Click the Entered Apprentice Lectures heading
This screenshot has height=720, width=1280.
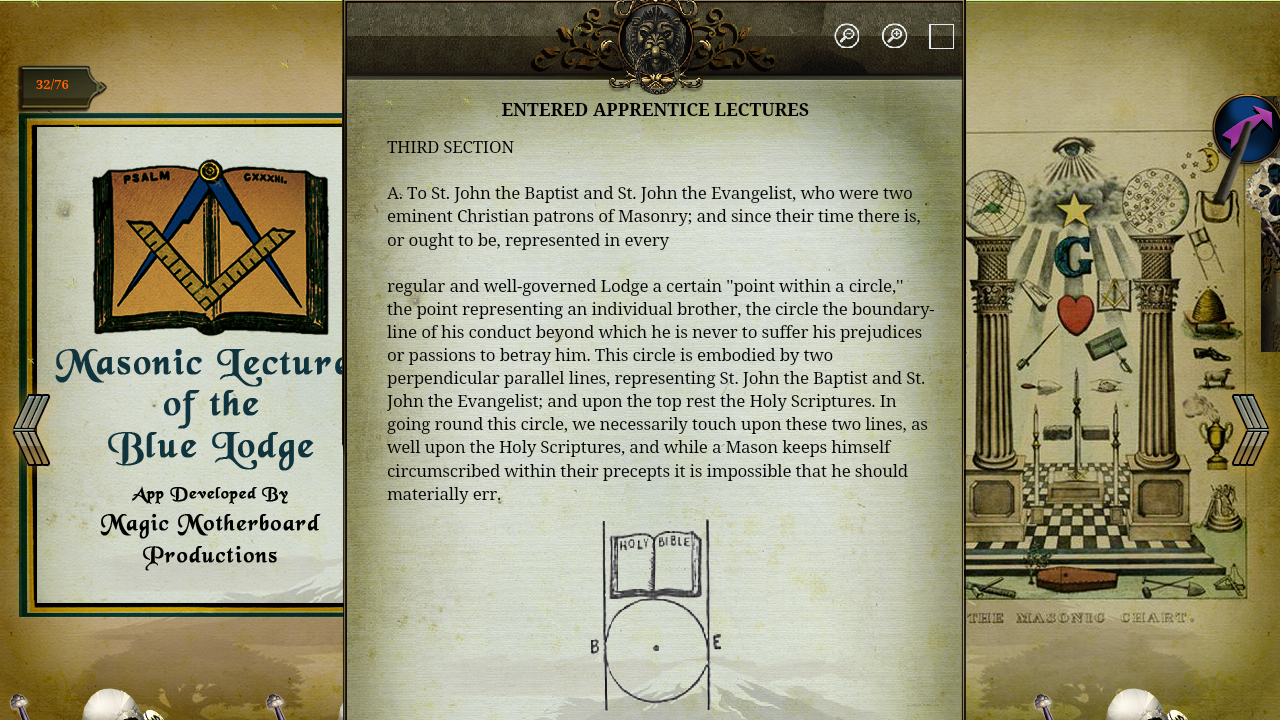tap(655, 109)
